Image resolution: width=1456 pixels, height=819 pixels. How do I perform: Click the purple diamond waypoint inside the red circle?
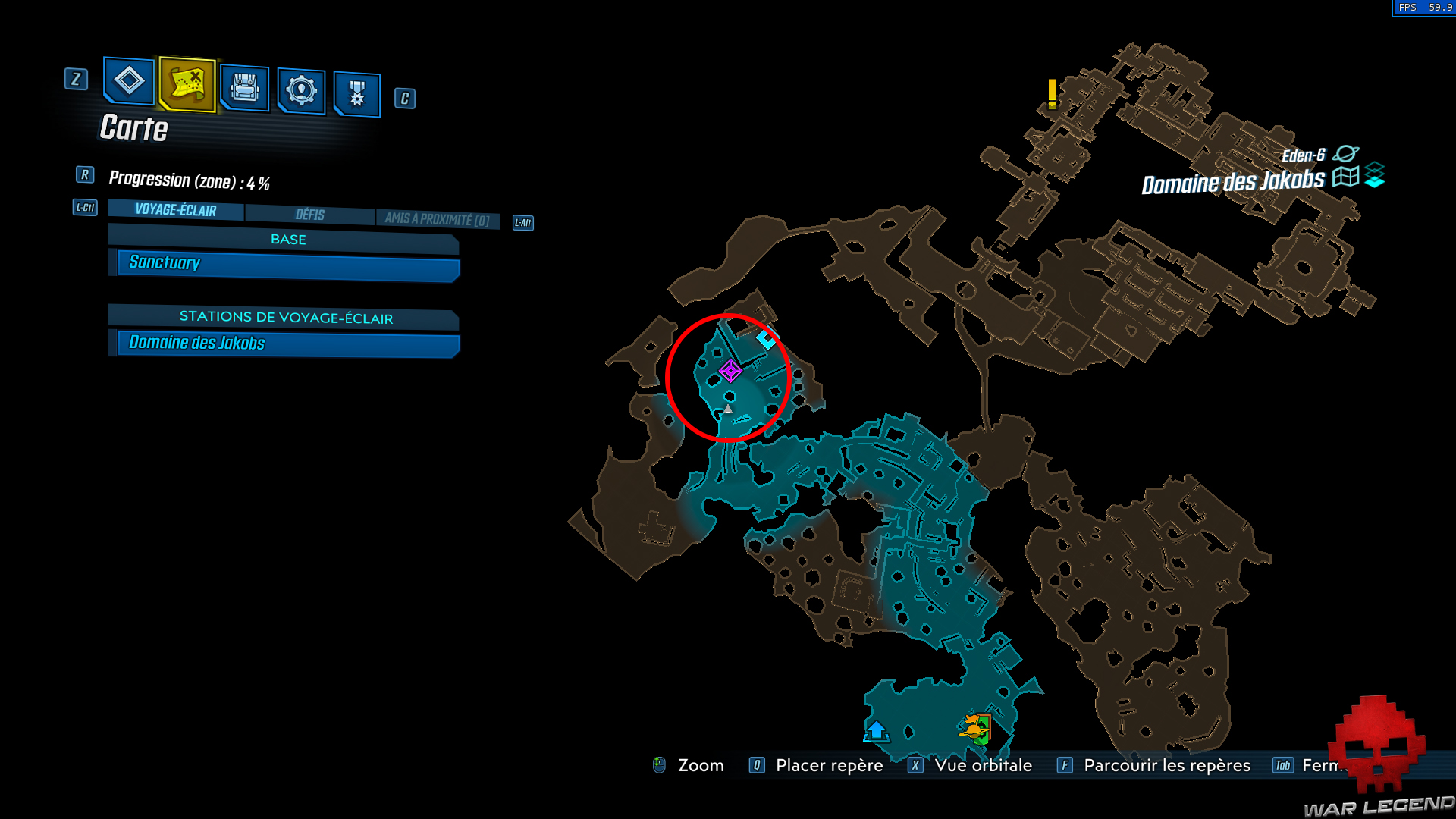point(730,371)
